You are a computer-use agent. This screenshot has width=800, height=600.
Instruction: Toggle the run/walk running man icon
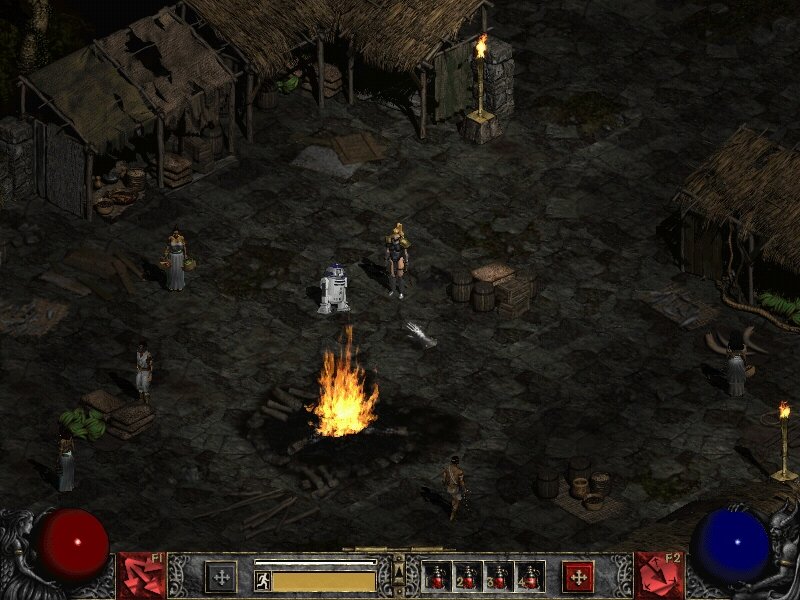[263, 580]
